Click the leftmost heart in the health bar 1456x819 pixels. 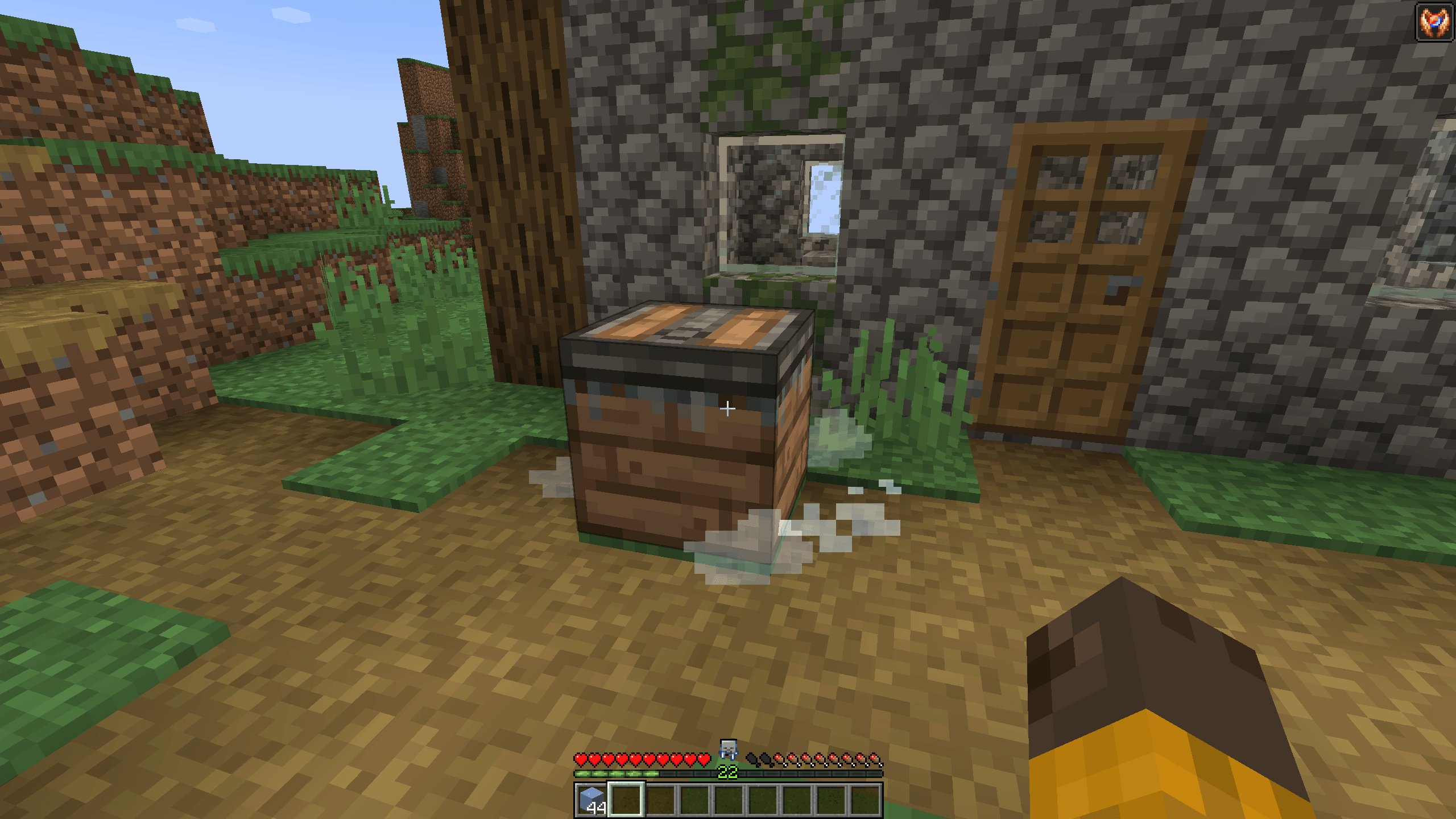[x=581, y=759]
